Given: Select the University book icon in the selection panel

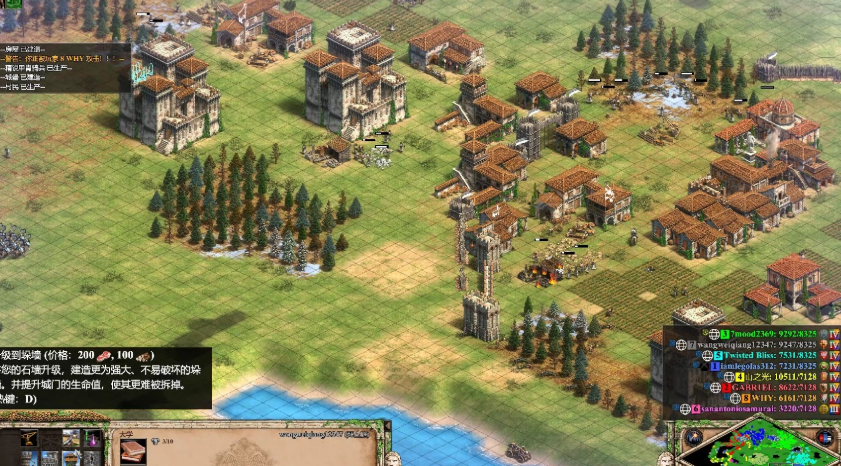Looking at the screenshot, I should pyautogui.click(x=132, y=450).
